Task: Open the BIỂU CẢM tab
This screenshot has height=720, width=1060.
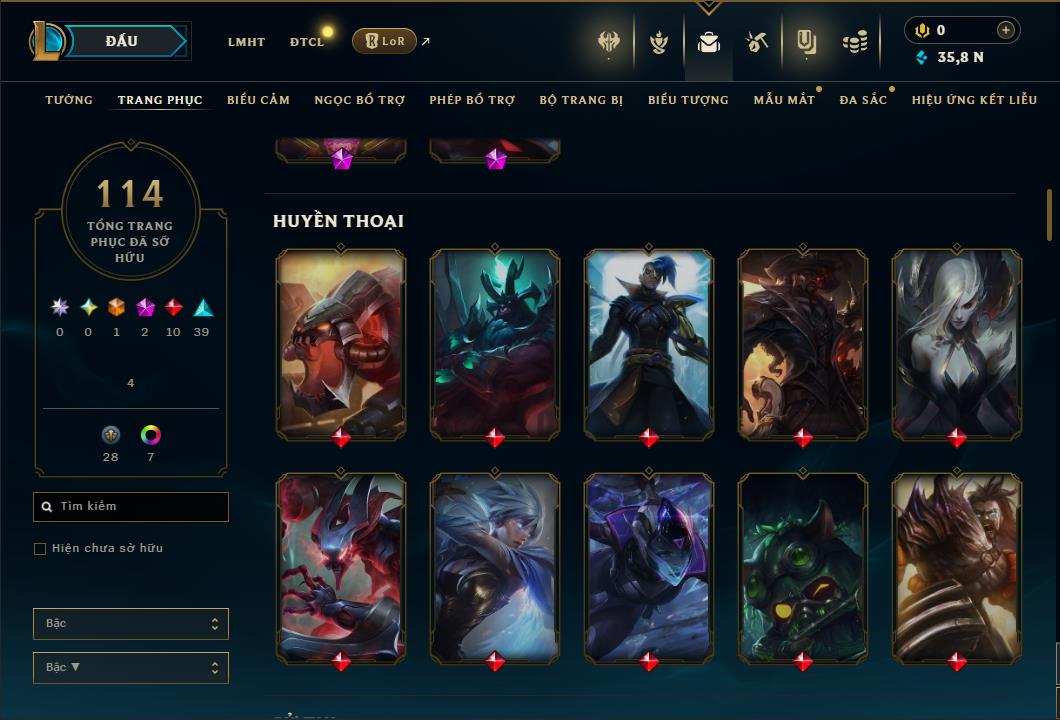Action: click(x=258, y=100)
